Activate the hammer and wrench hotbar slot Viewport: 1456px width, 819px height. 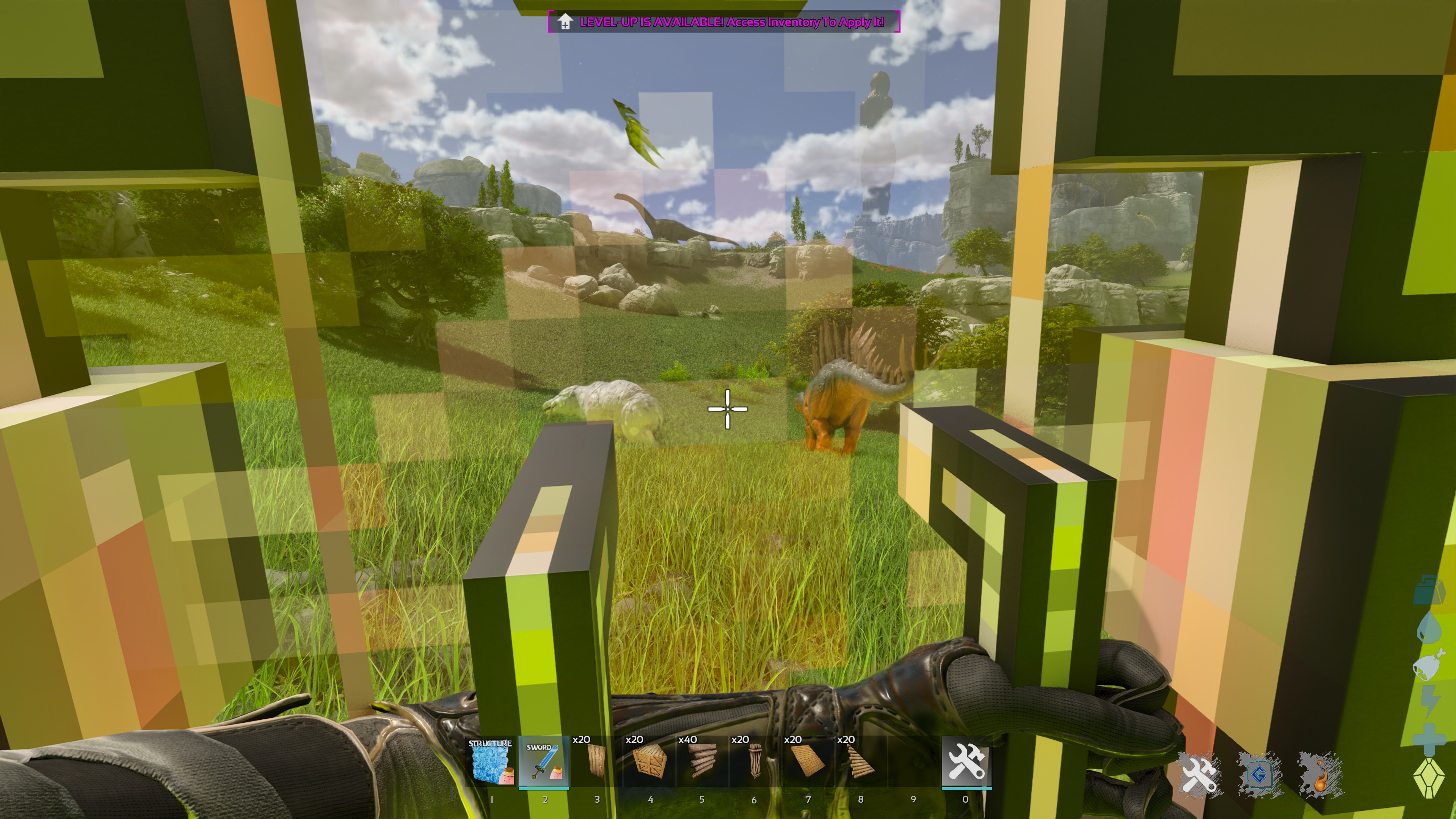[966, 762]
